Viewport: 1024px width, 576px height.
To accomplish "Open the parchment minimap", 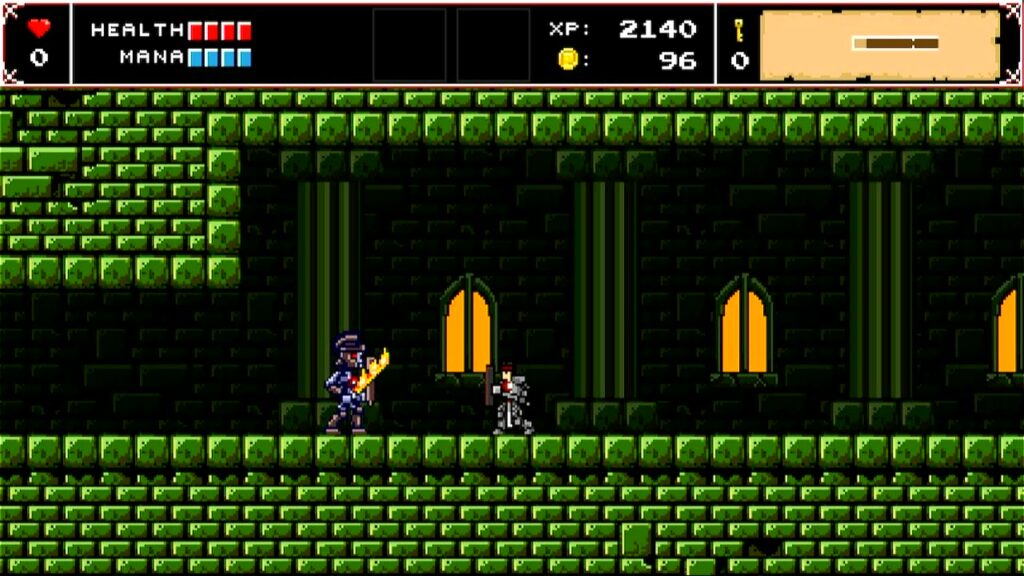I will [x=880, y=45].
